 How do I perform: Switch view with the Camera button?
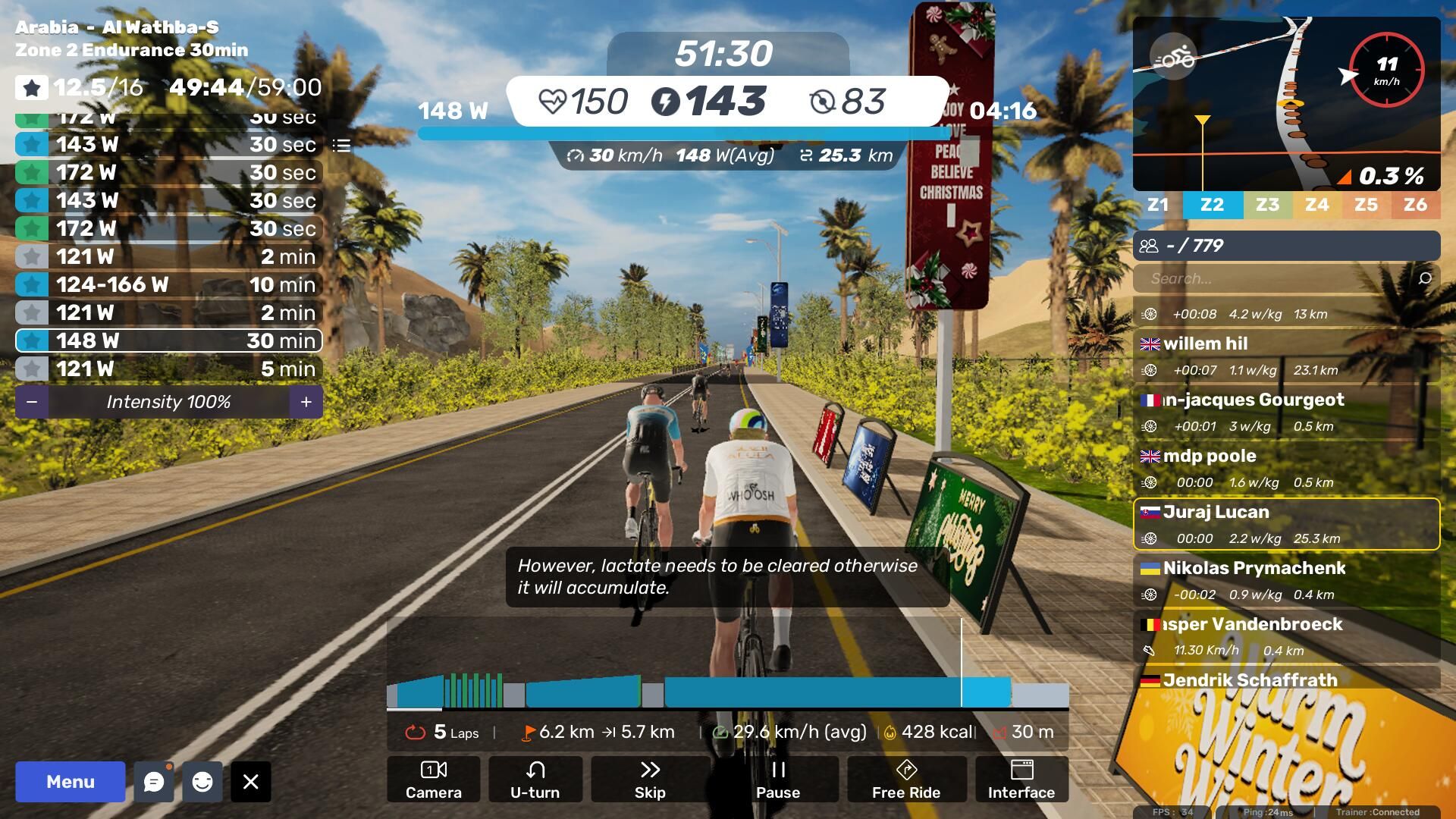pos(433,779)
